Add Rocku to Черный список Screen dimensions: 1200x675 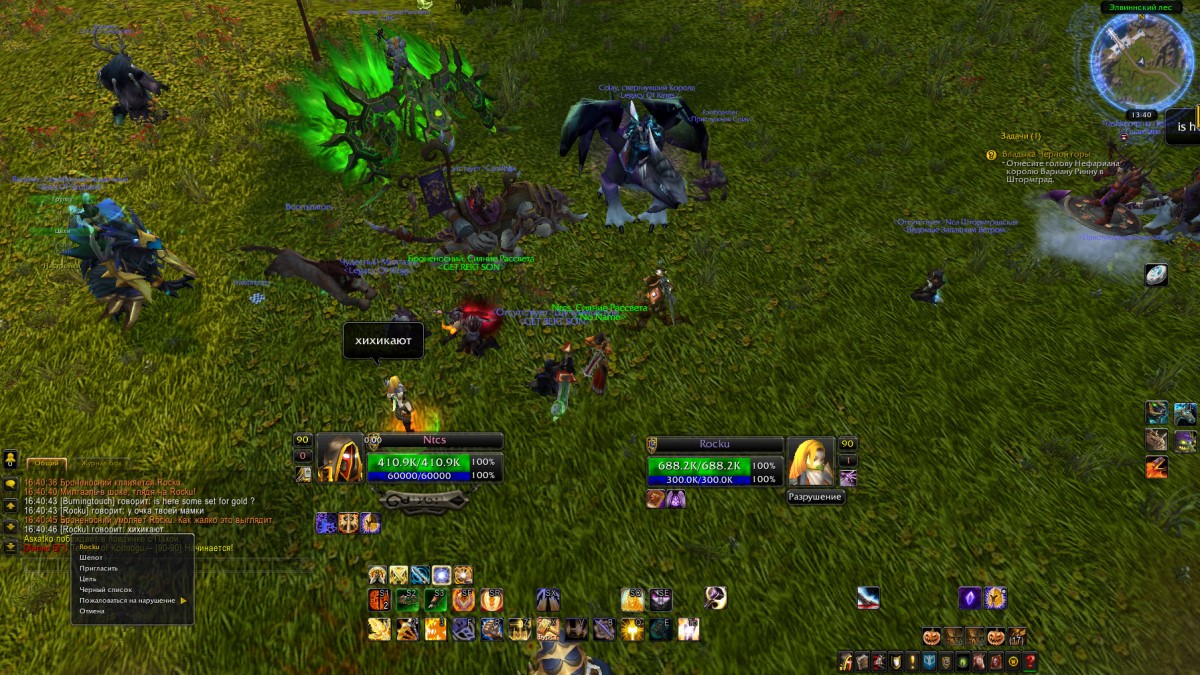(106, 590)
